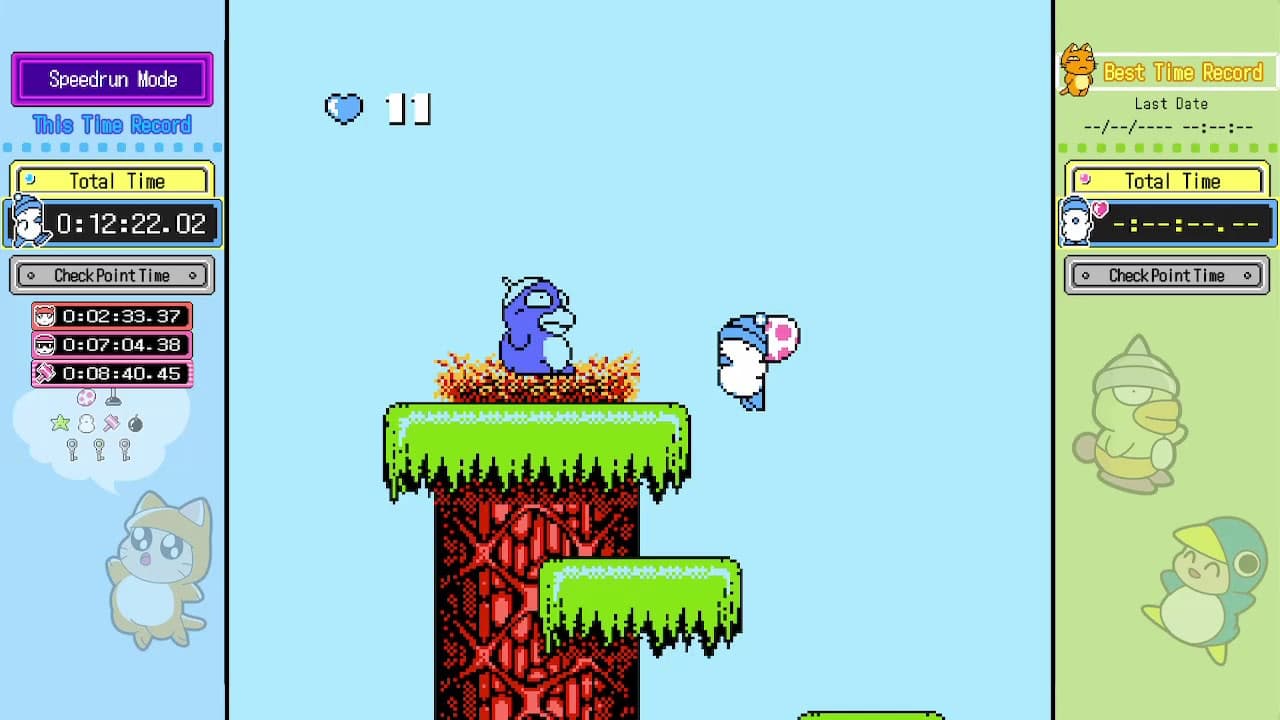Expand the Total Time header on the left
The height and width of the screenshot is (720, 1280).
tap(112, 180)
